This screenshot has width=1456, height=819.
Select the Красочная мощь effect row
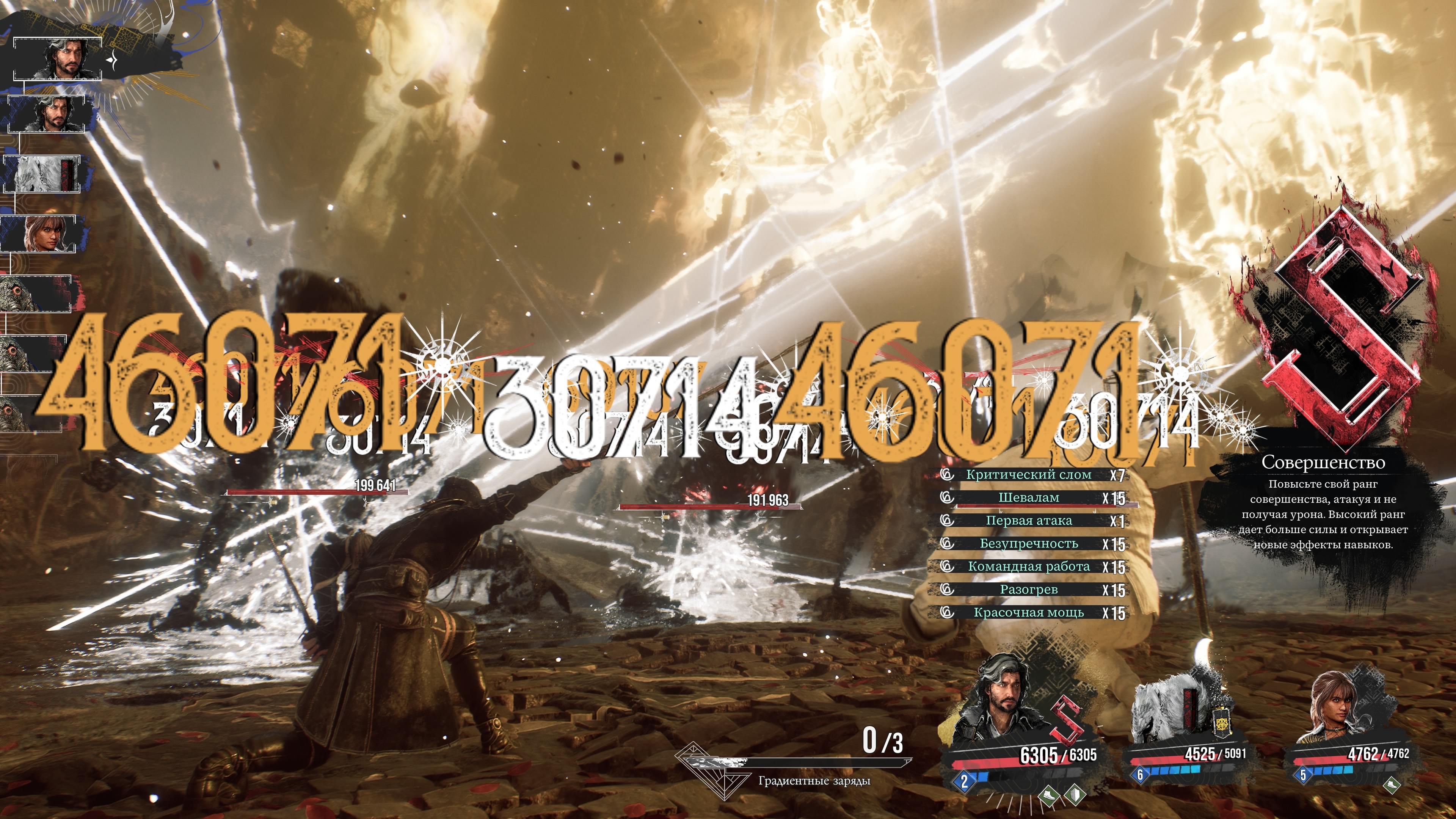click(x=1029, y=612)
